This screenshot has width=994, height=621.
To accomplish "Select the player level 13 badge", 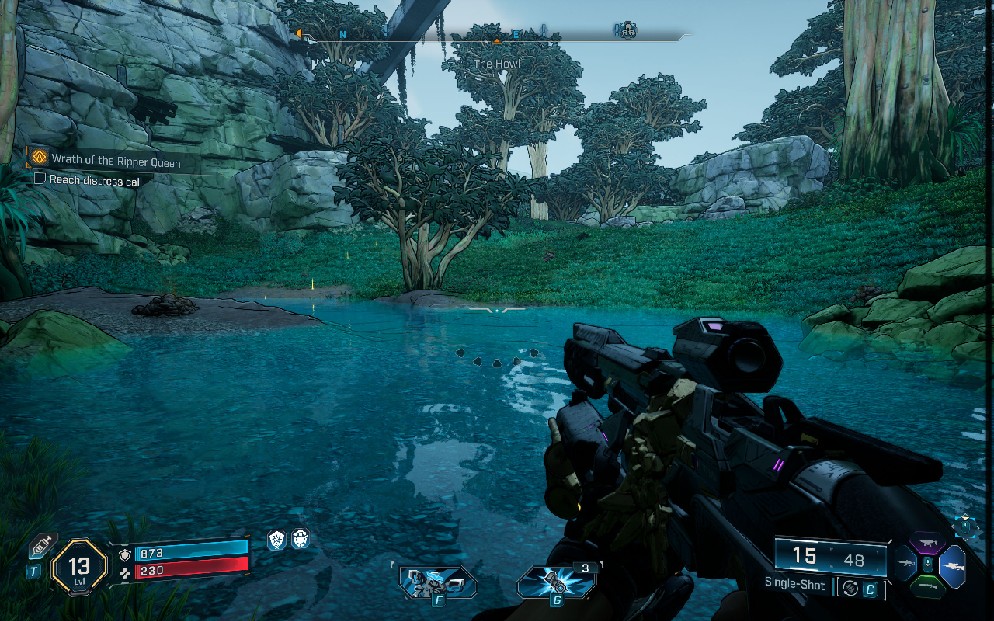I will click(x=79, y=565).
